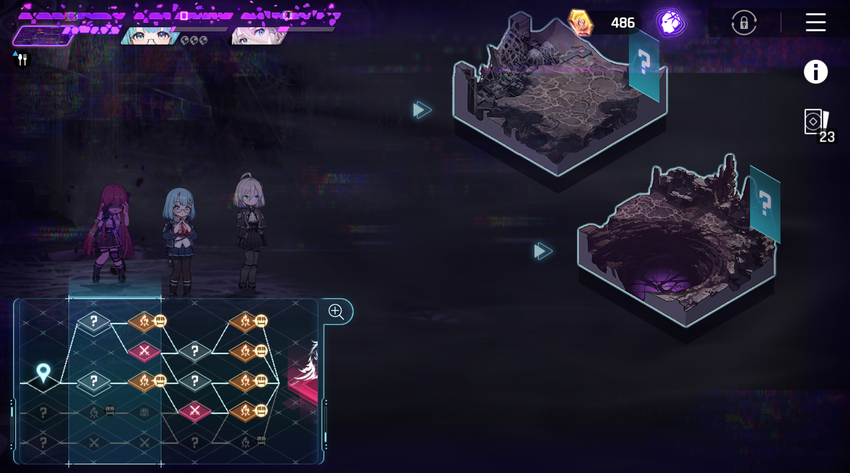Select the current location pin on map
The image size is (850, 473).
43,373
